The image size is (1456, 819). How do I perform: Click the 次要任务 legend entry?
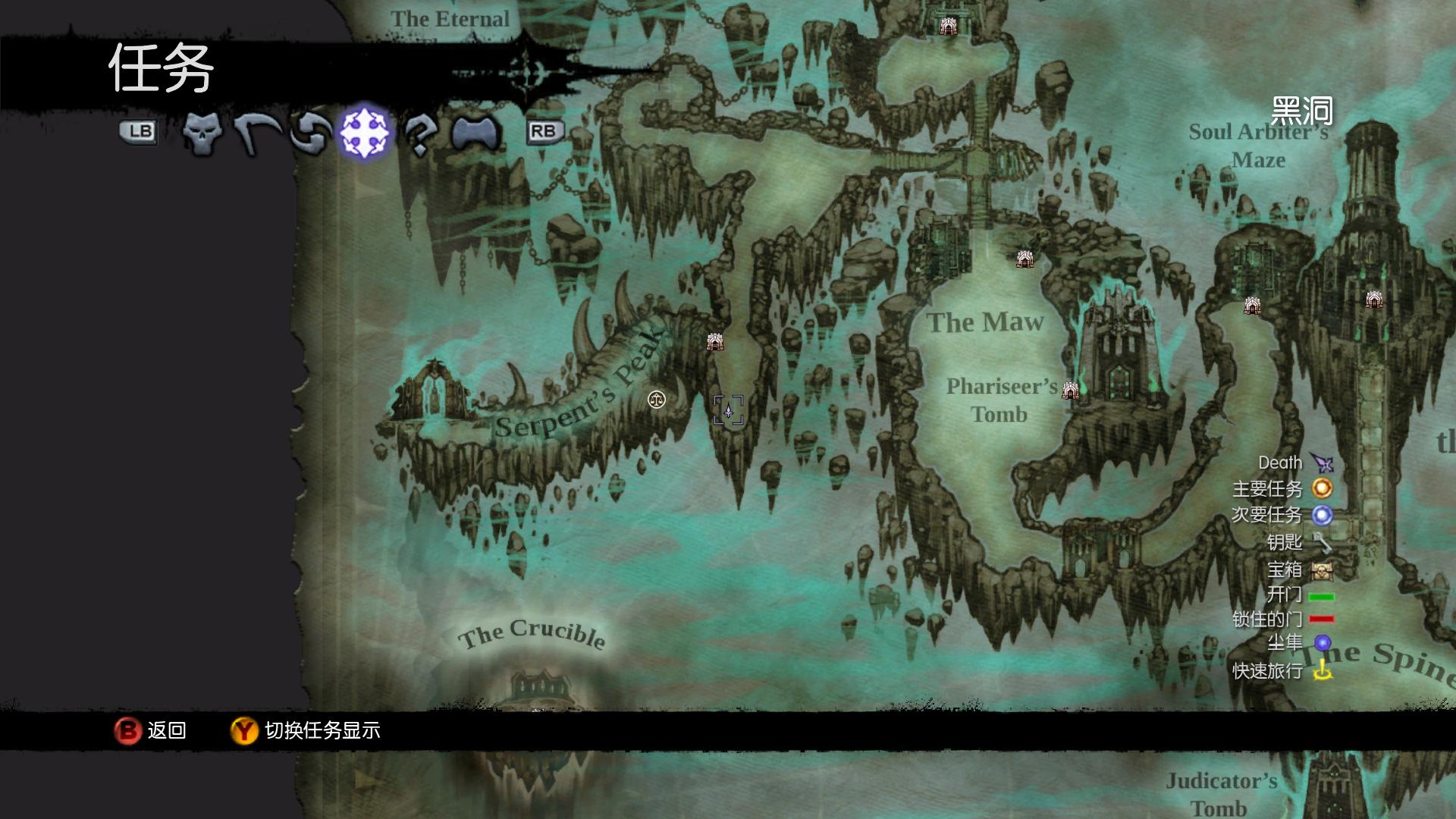coord(1282,515)
